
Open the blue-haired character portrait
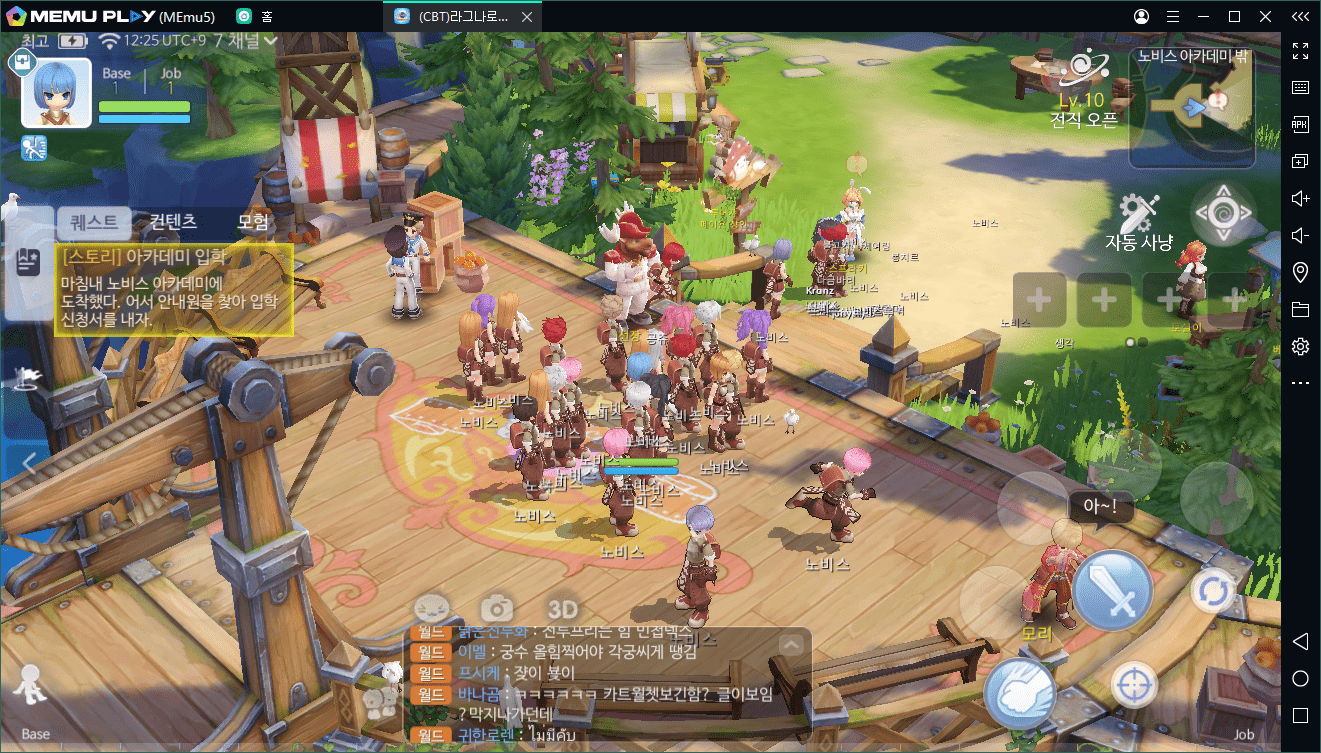(x=56, y=93)
